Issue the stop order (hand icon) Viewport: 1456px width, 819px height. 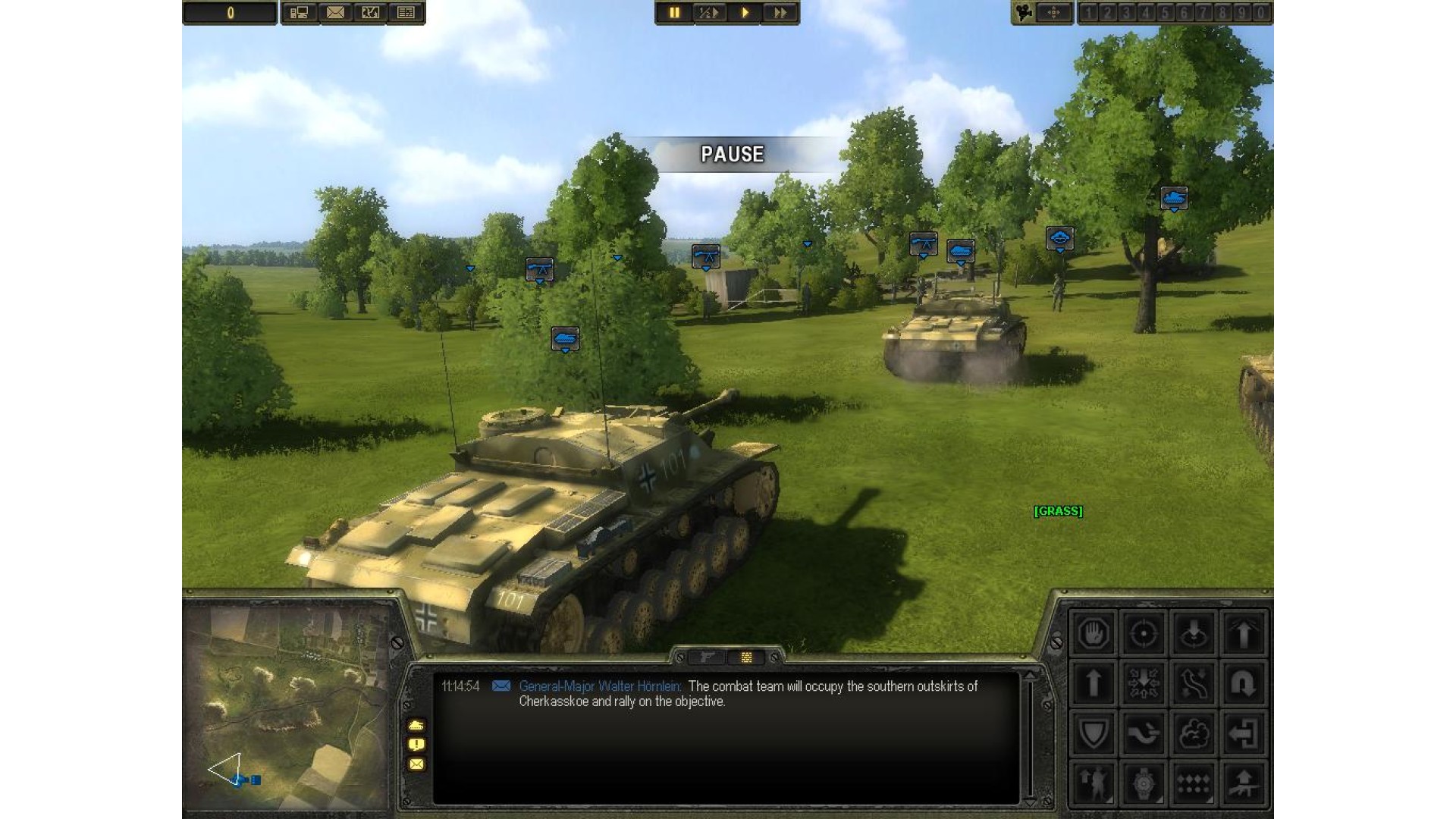click(1093, 633)
